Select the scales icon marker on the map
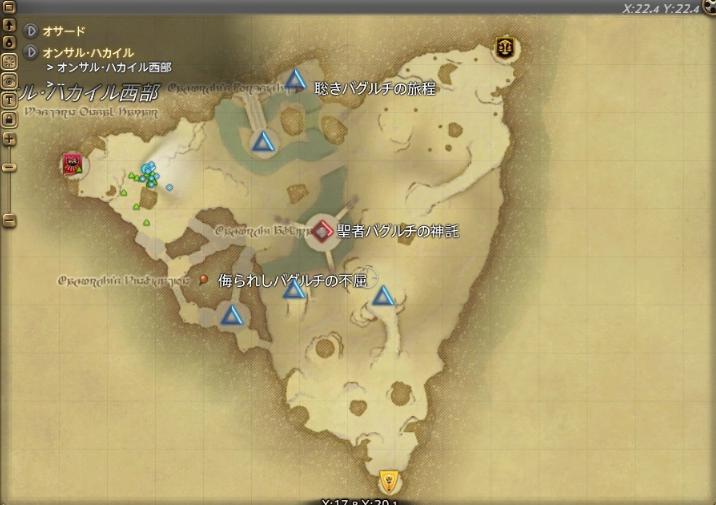 pyautogui.click(x=504, y=47)
